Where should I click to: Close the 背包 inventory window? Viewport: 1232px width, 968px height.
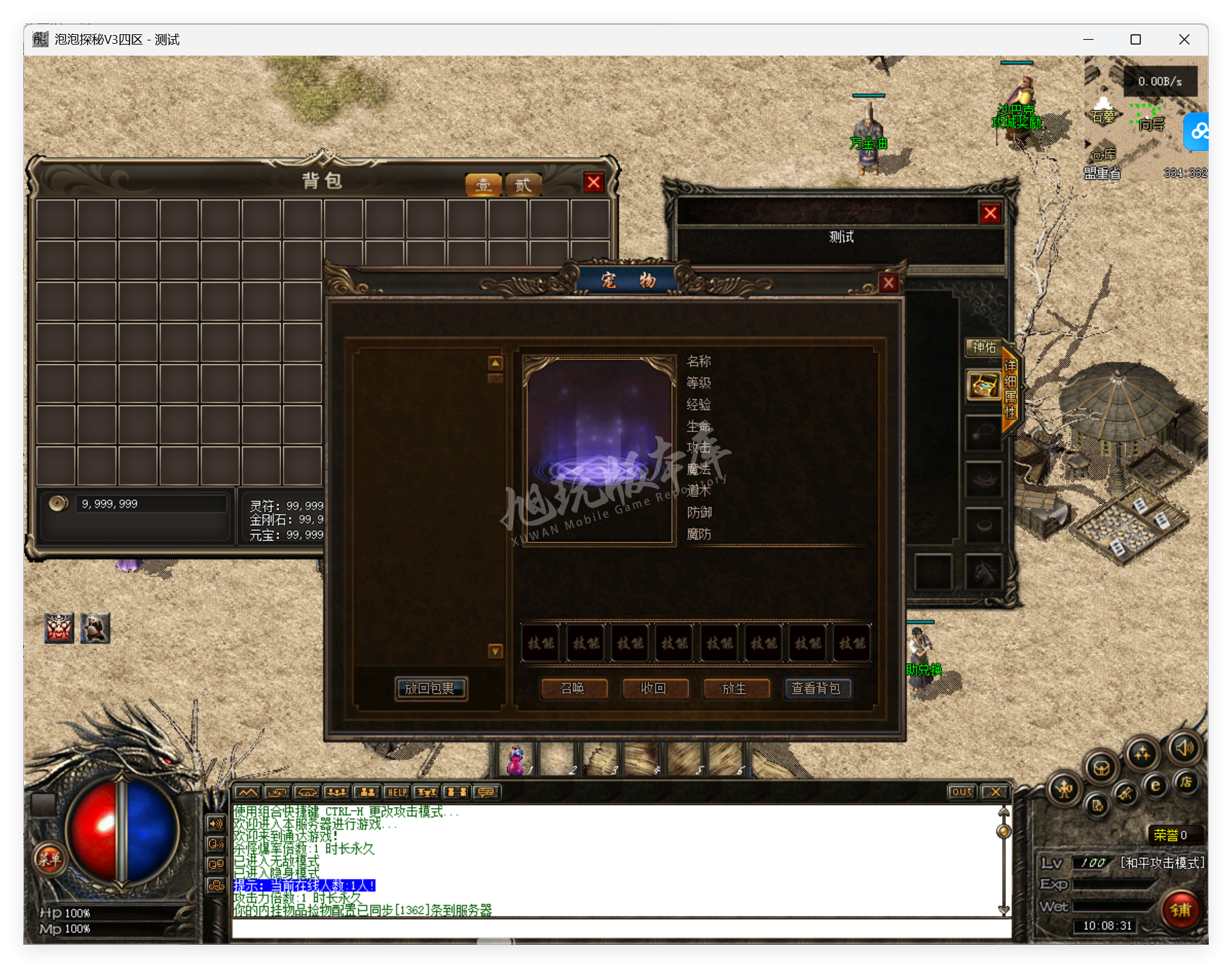coord(593,182)
